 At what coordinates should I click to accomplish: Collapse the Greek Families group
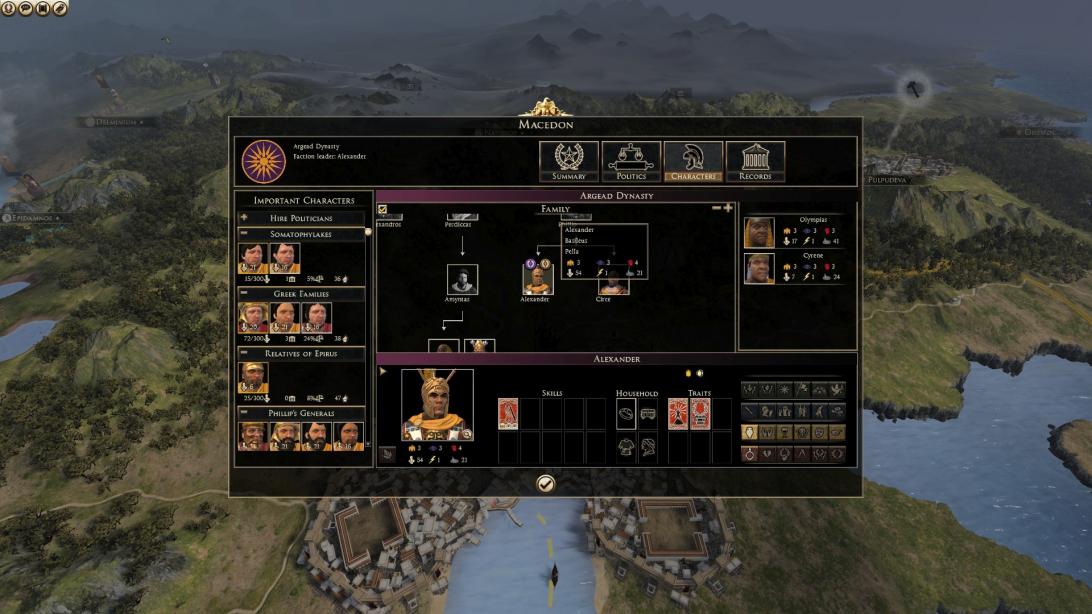(243, 294)
